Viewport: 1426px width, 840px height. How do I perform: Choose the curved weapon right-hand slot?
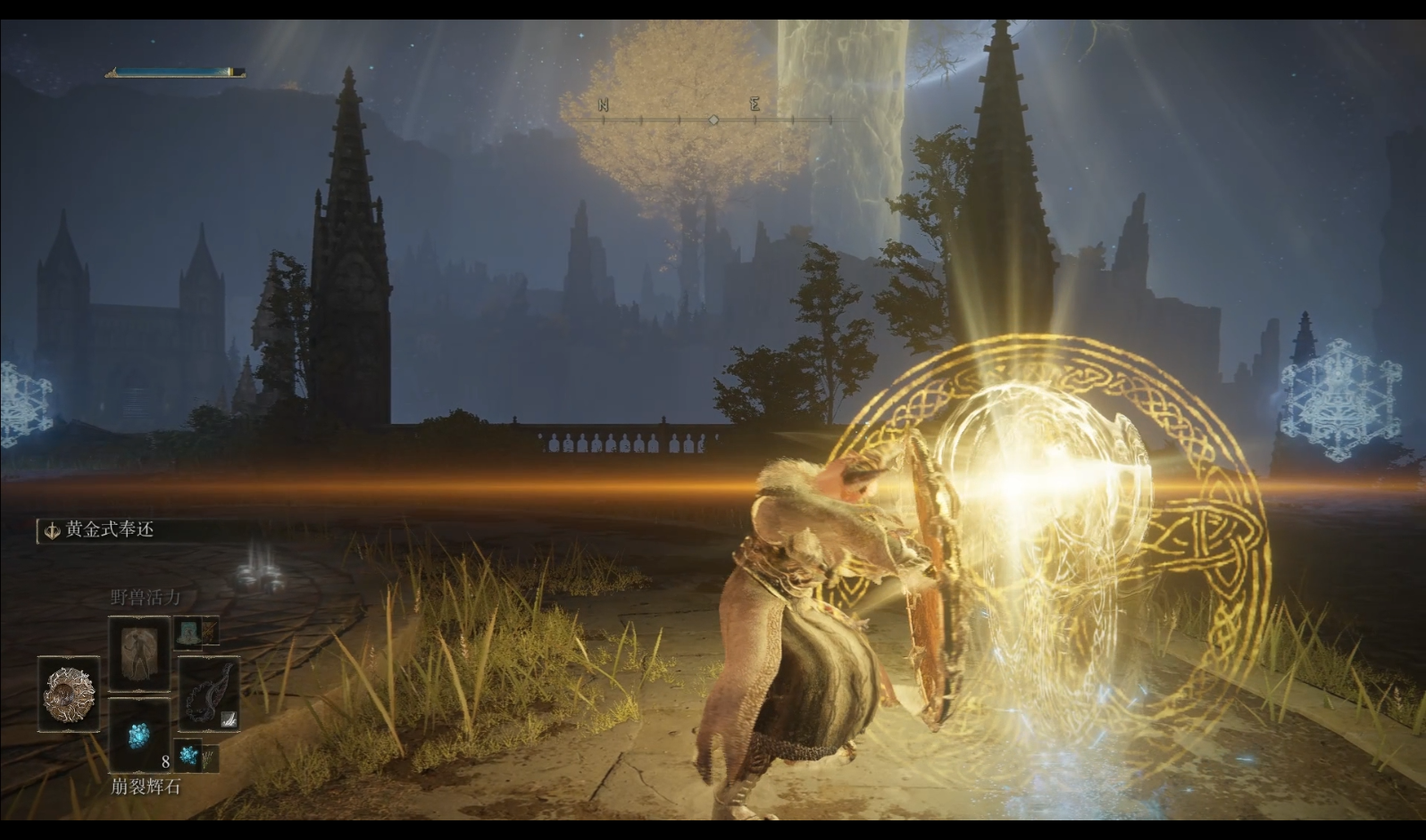(209, 694)
